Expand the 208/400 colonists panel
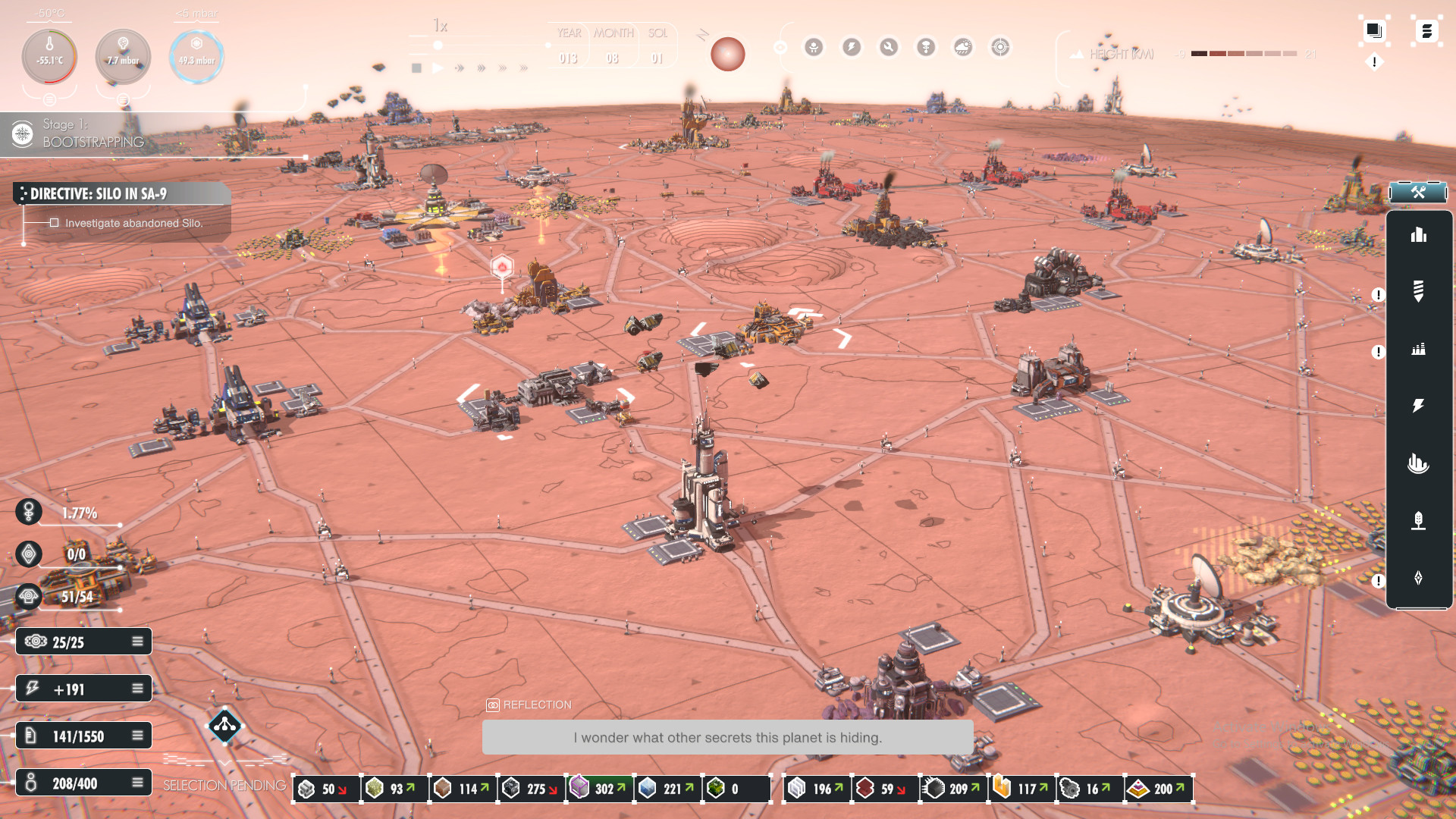The height and width of the screenshot is (819, 1456). pos(137,783)
